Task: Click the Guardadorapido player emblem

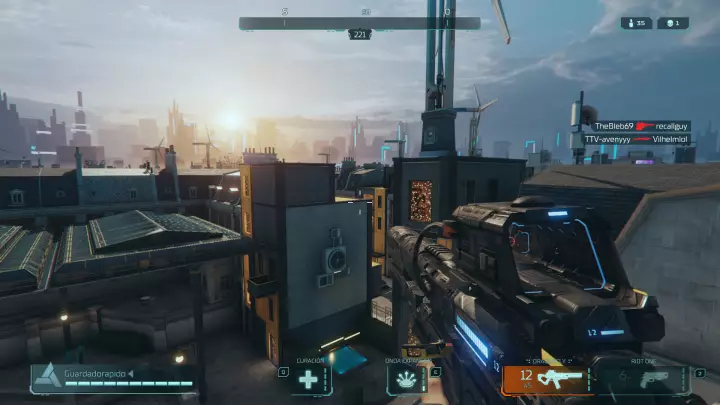Action: click(46, 377)
